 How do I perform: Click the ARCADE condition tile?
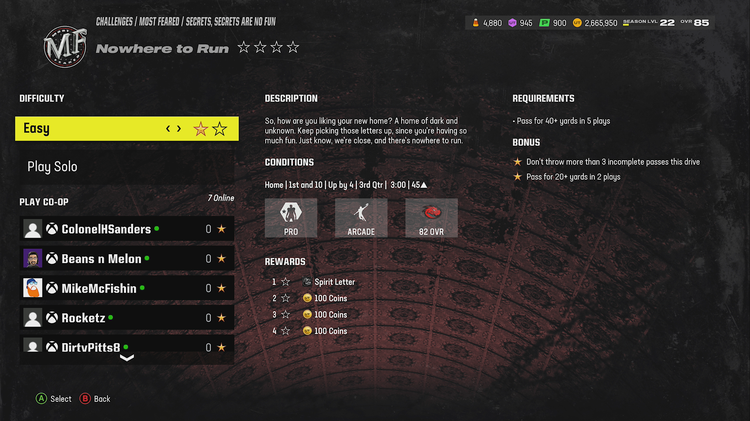pyautogui.click(x=361, y=218)
